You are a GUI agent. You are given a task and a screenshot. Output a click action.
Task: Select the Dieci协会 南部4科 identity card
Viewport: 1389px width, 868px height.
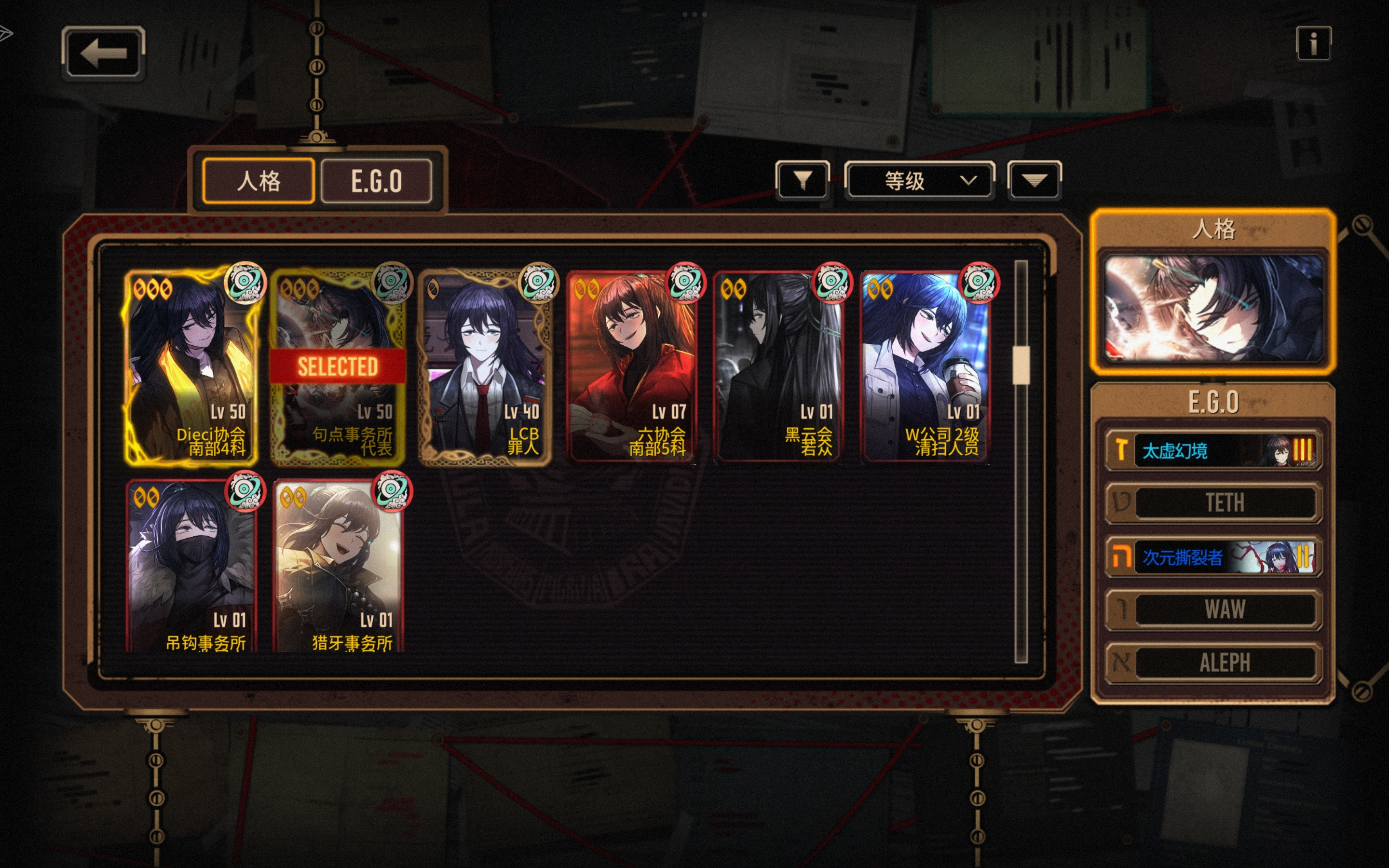[x=191, y=367]
